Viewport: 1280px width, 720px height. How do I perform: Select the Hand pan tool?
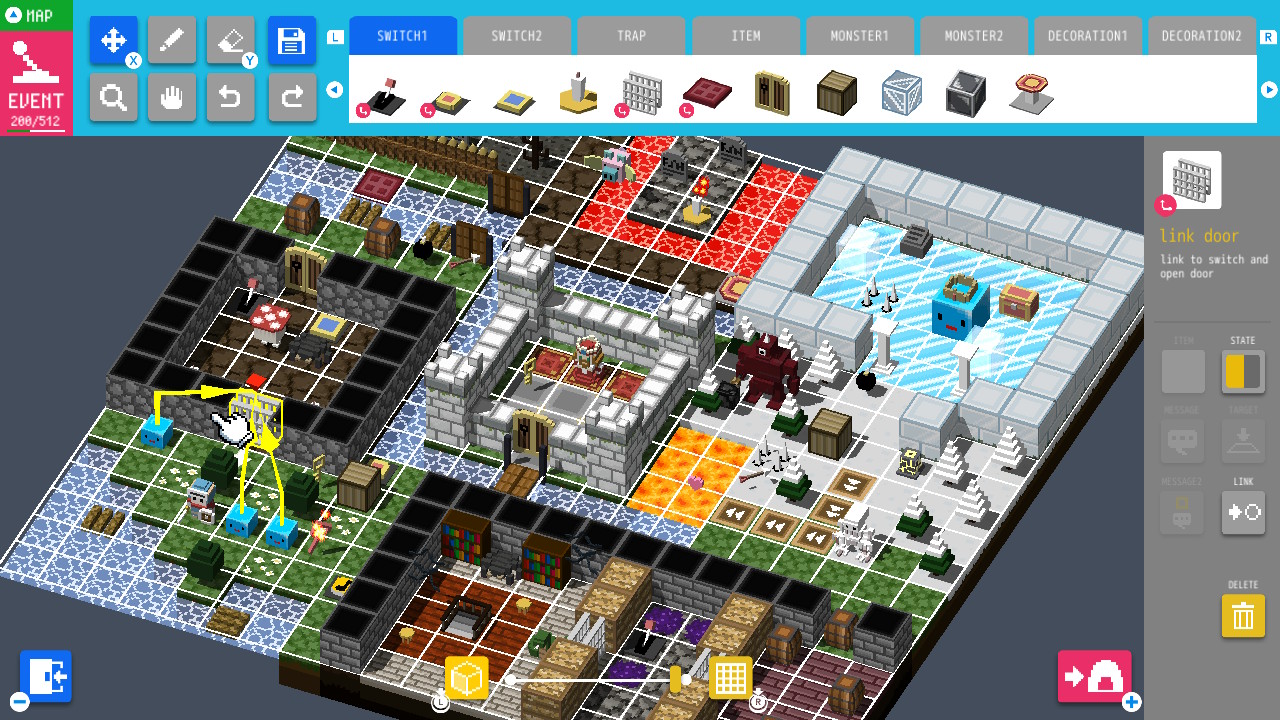pos(172,97)
